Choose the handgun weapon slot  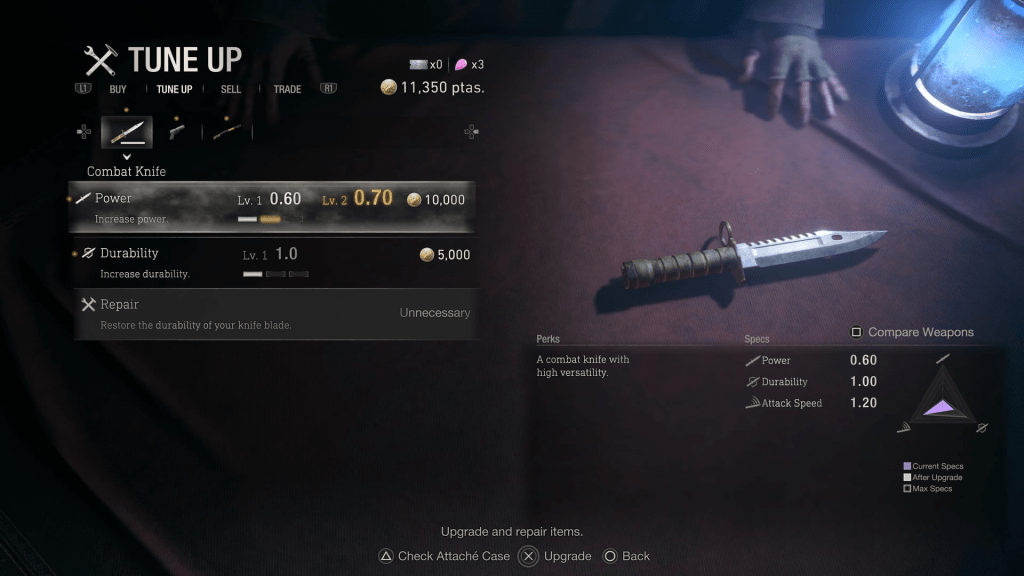pos(177,131)
